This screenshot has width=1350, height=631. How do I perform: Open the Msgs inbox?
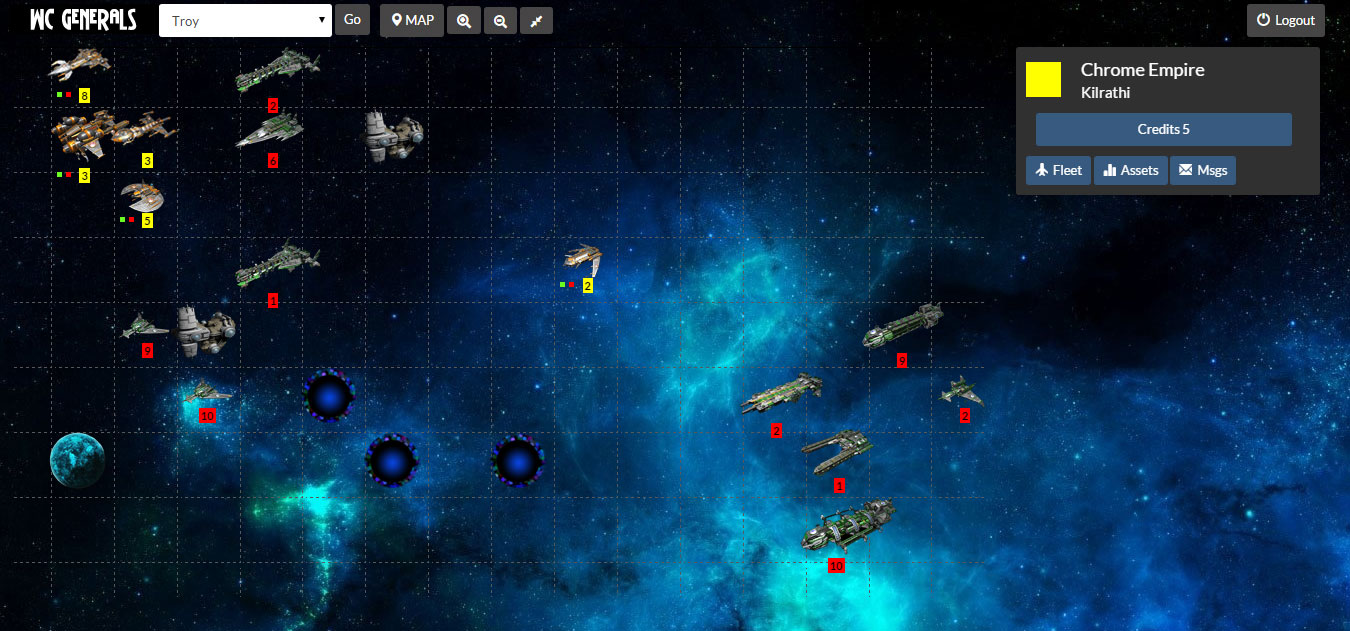[1203, 170]
